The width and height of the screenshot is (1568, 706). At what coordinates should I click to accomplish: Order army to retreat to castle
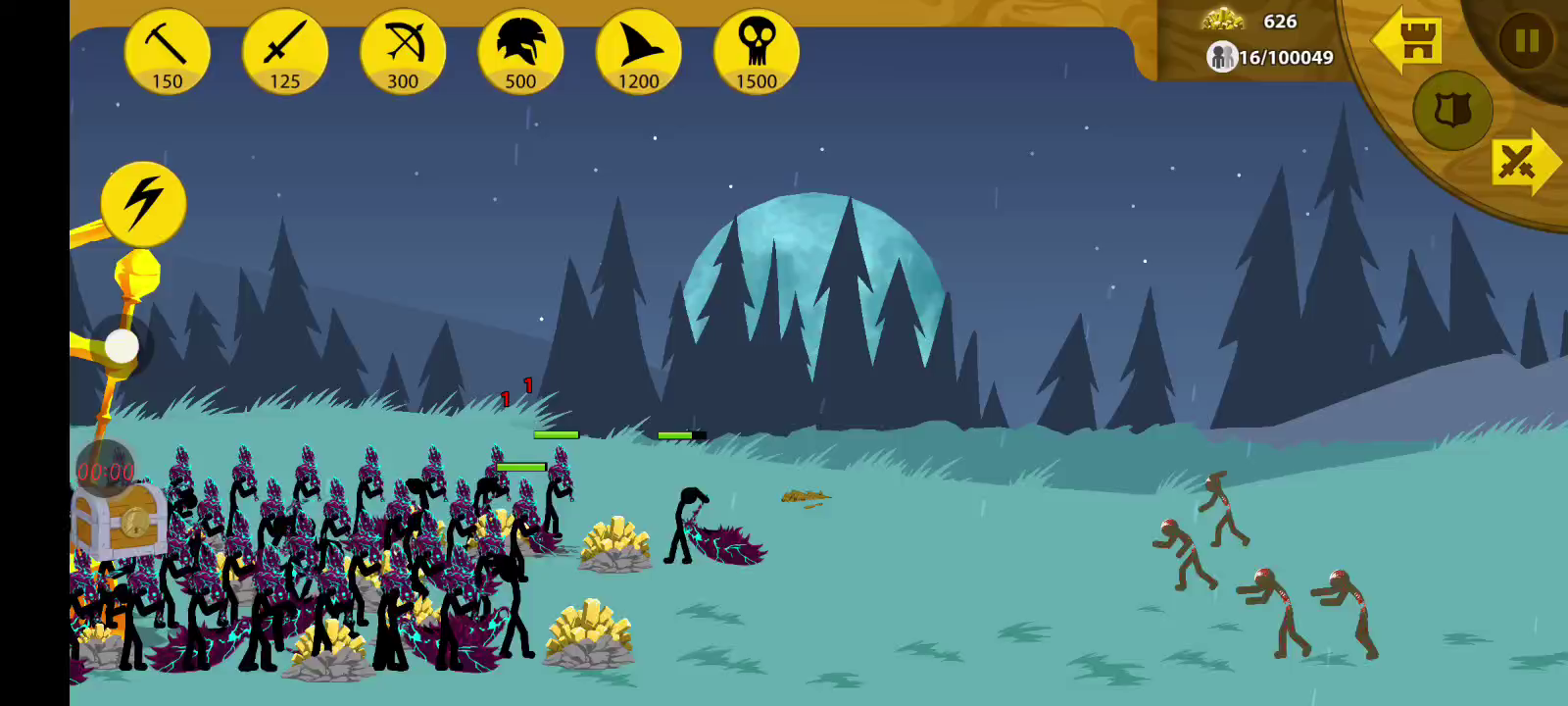1407,41
